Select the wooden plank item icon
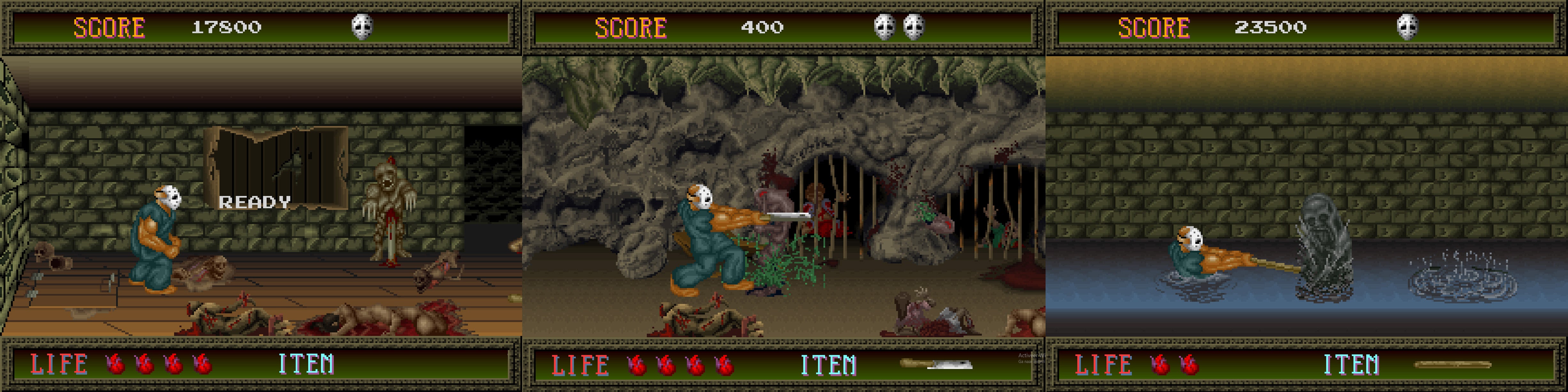This screenshot has width=1568, height=392. (1452, 365)
